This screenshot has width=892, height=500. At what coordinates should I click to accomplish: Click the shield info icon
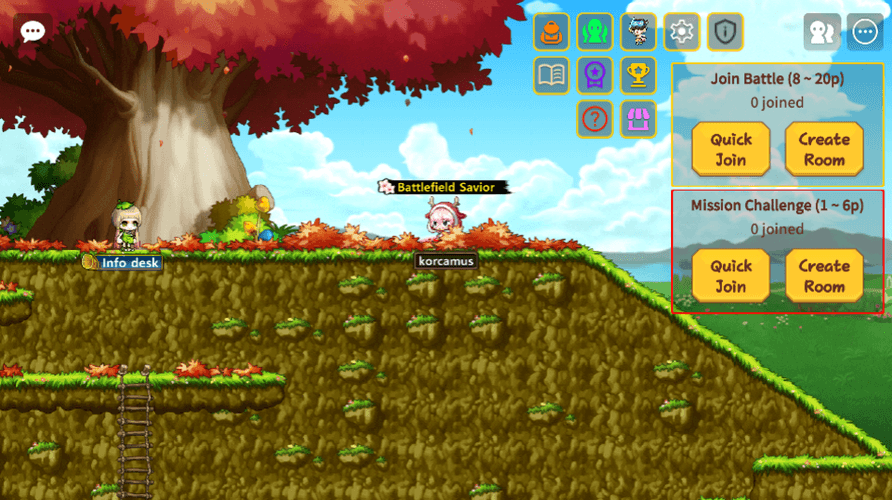click(x=725, y=32)
